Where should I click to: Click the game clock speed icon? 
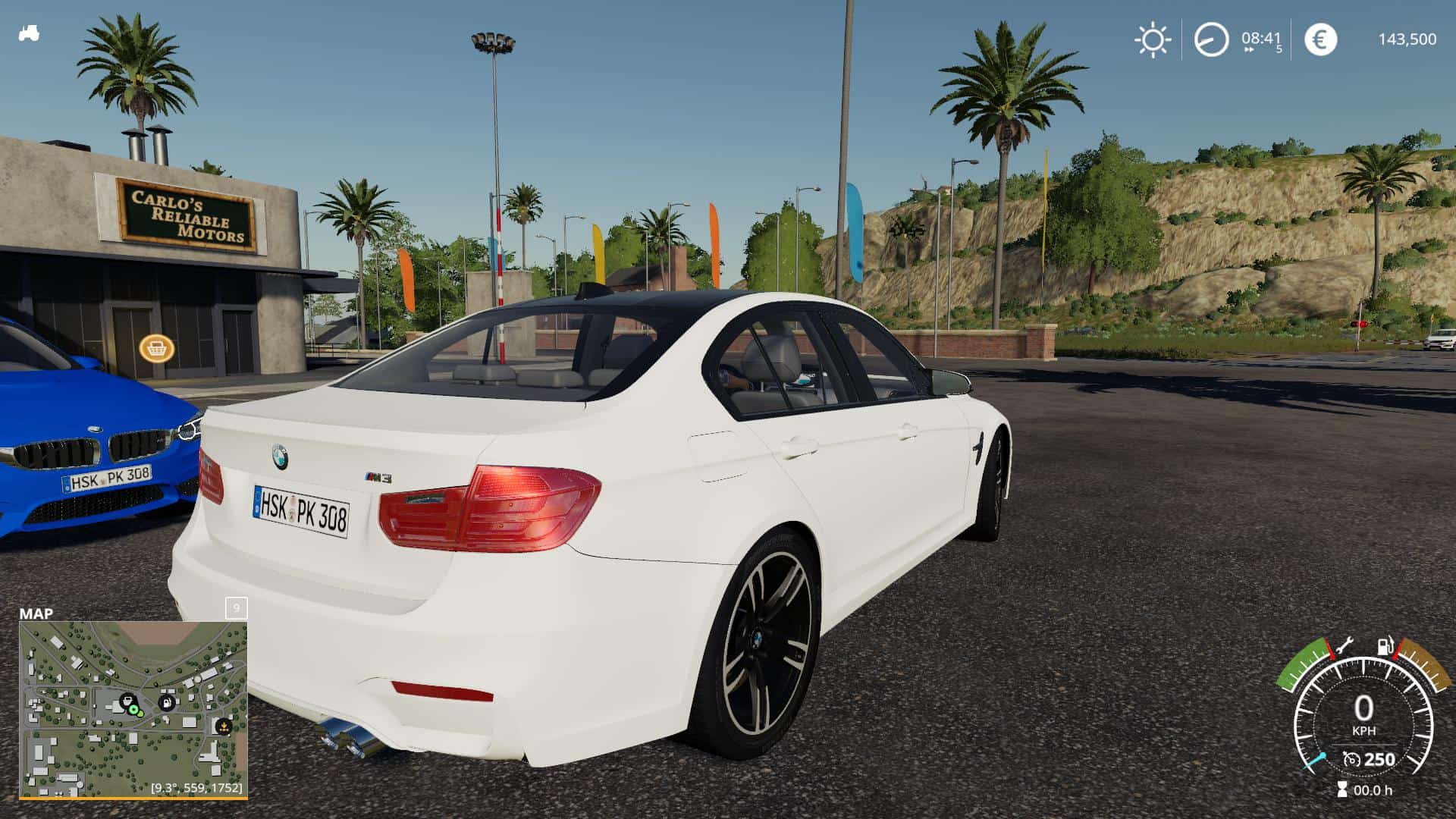[1211, 39]
